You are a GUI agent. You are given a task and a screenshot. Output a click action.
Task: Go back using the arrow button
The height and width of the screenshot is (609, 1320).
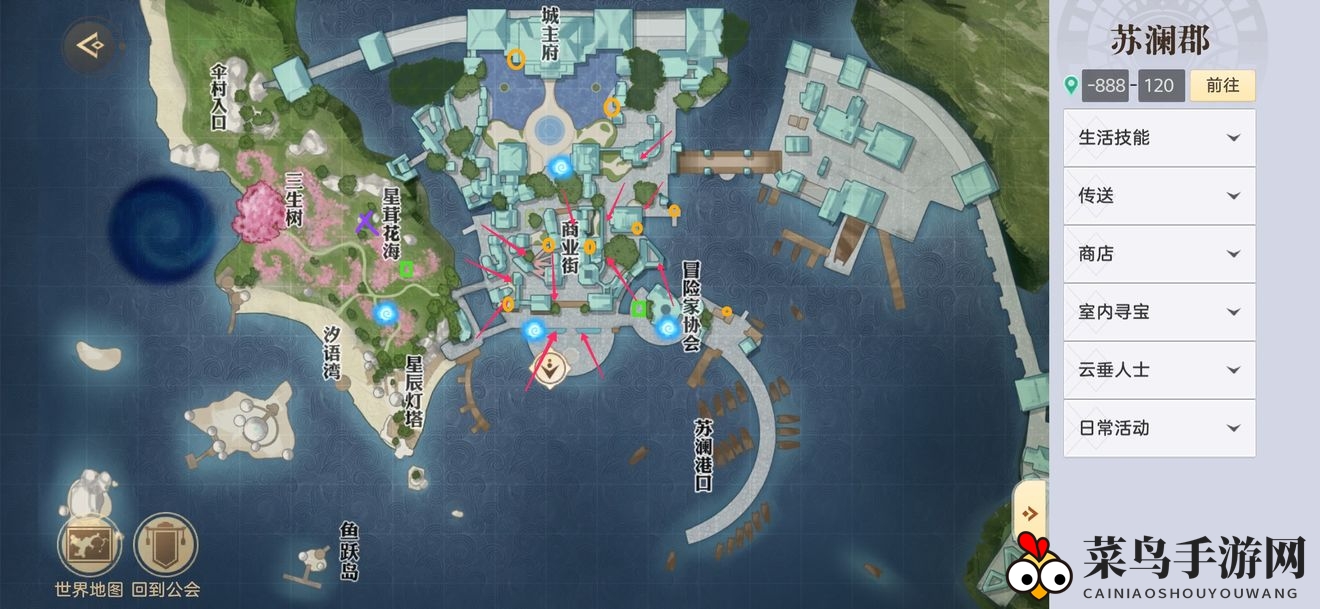point(89,44)
